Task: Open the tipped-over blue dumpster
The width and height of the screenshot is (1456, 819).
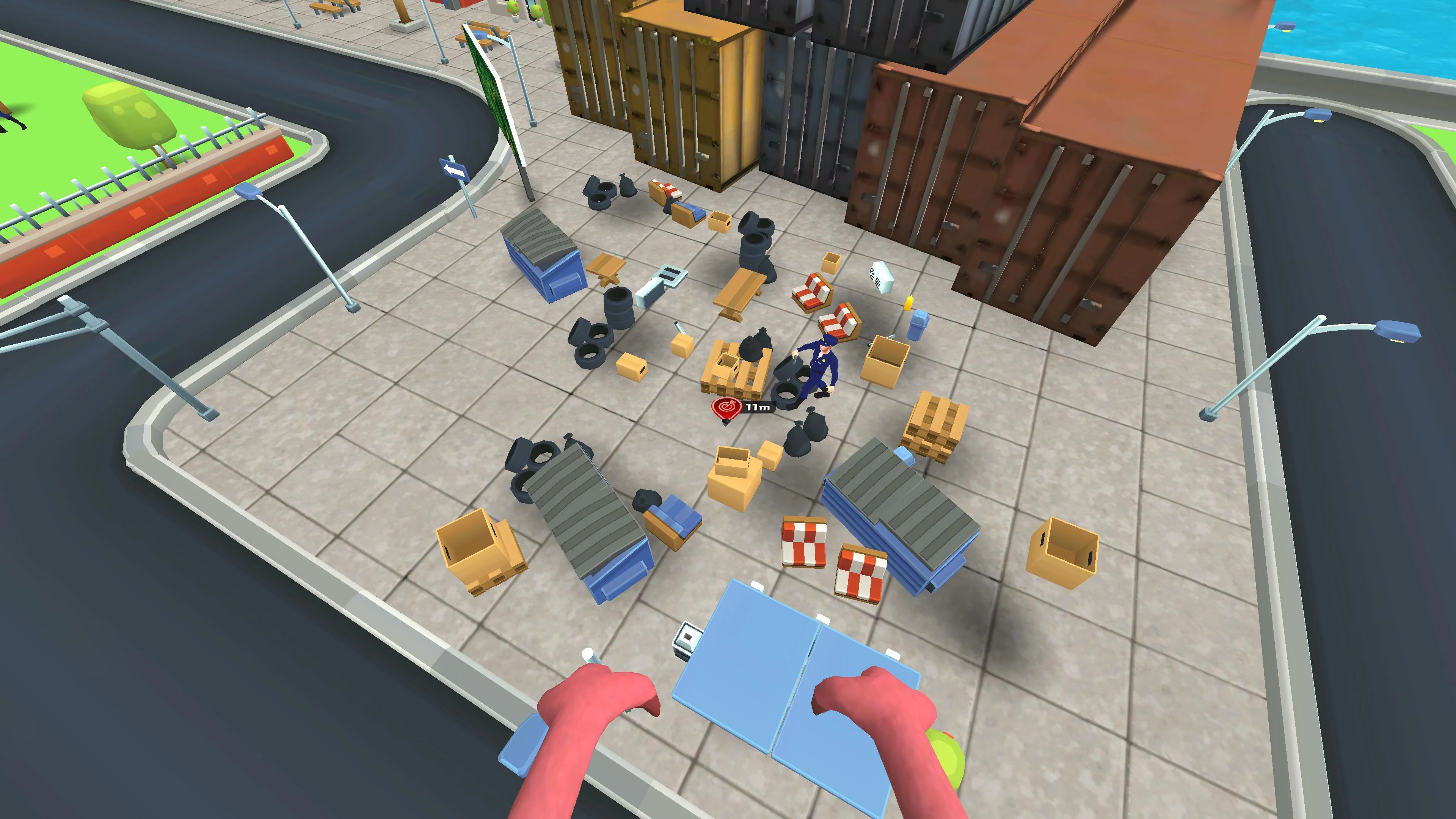Action: click(588, 509)
